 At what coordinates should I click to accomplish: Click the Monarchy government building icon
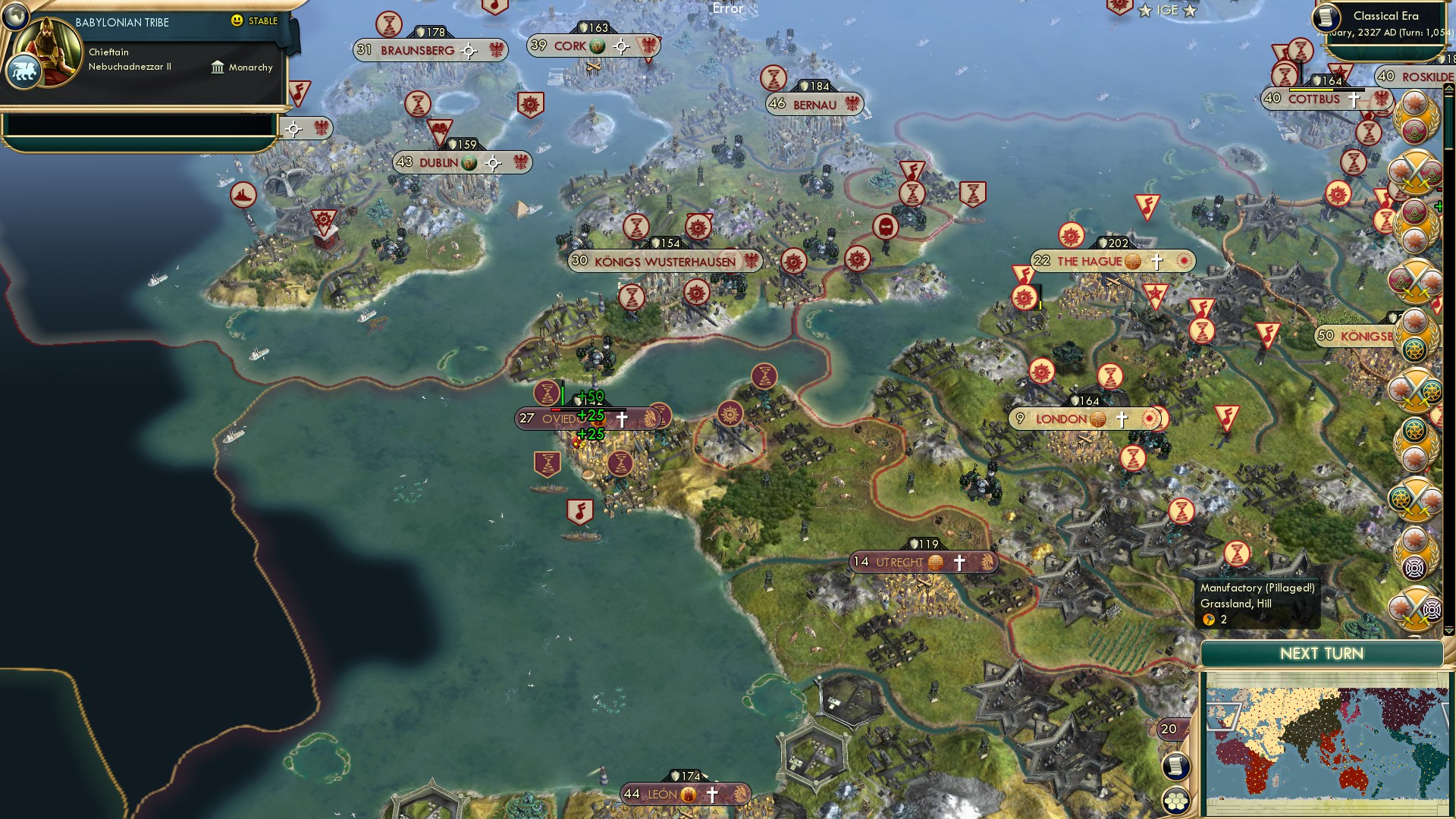coord(218,67)
